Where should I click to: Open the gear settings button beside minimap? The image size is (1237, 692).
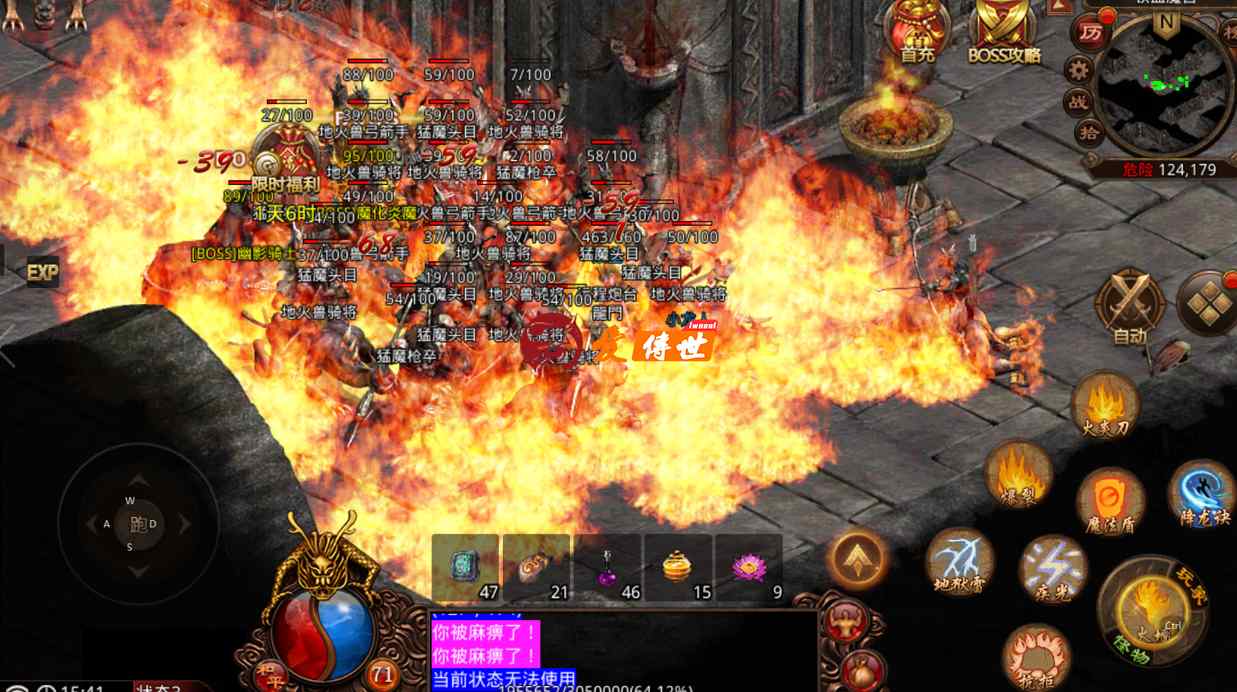click(1078, 69)
